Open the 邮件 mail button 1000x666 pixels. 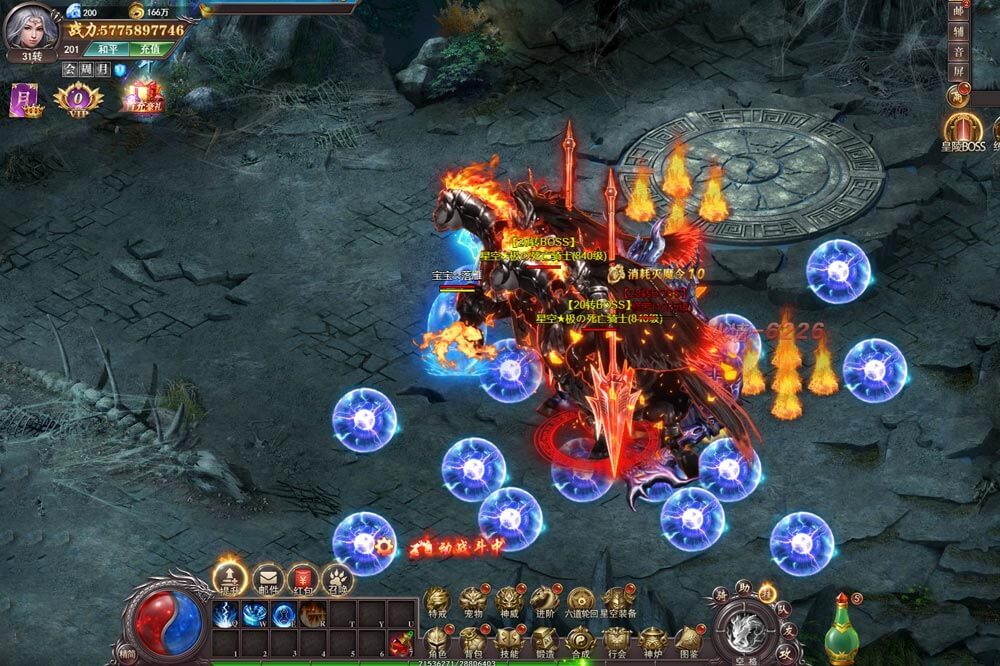click(x=267, y=578)
